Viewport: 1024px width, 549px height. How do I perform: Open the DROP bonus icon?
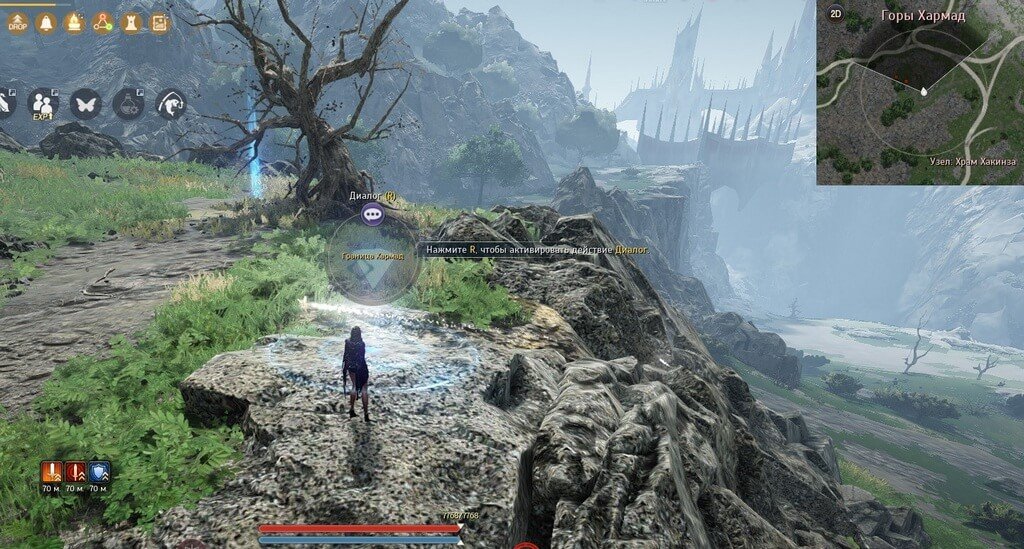coord(17,22)
